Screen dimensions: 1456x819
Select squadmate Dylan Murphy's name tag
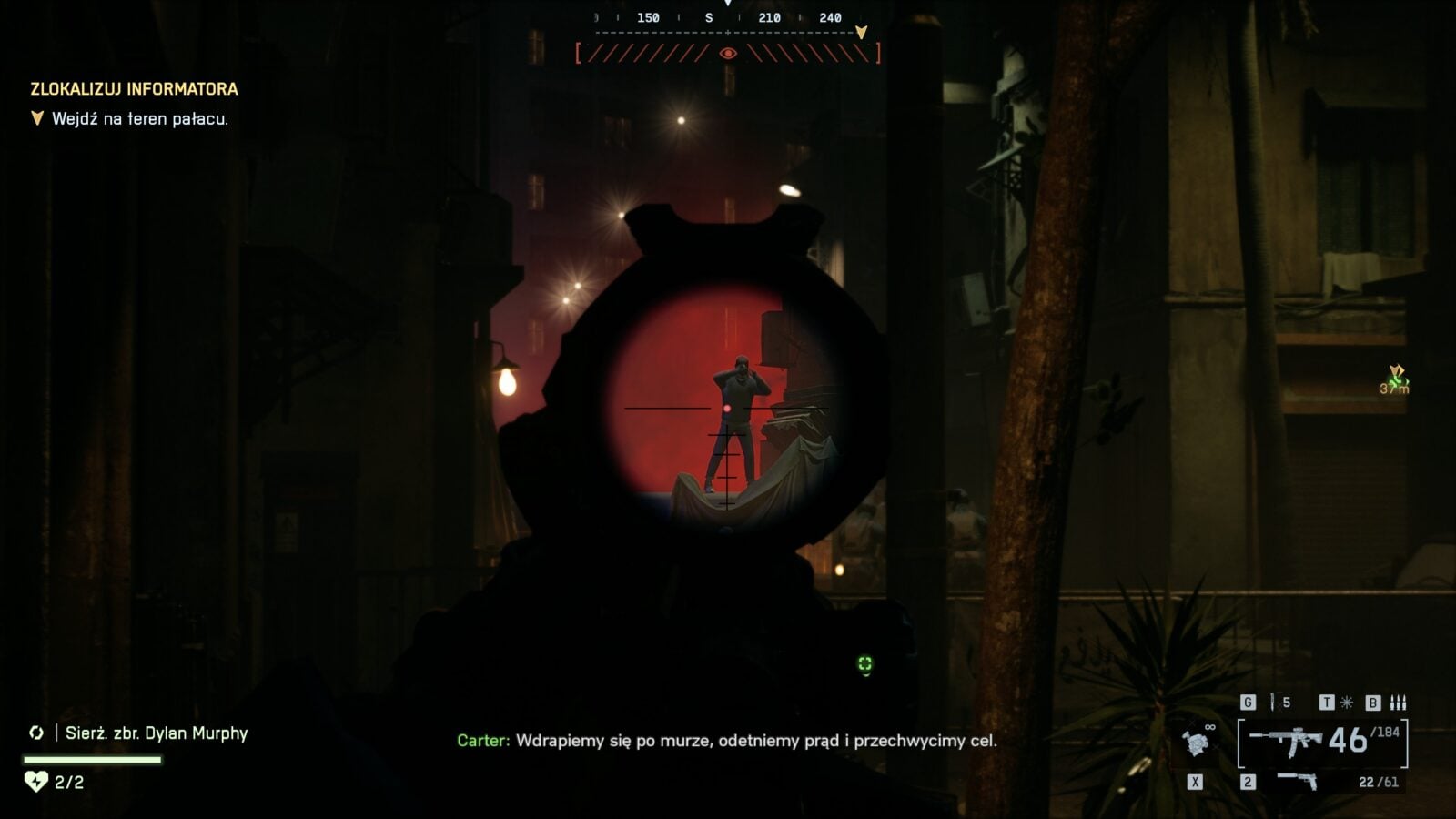(x=156, y=733)
